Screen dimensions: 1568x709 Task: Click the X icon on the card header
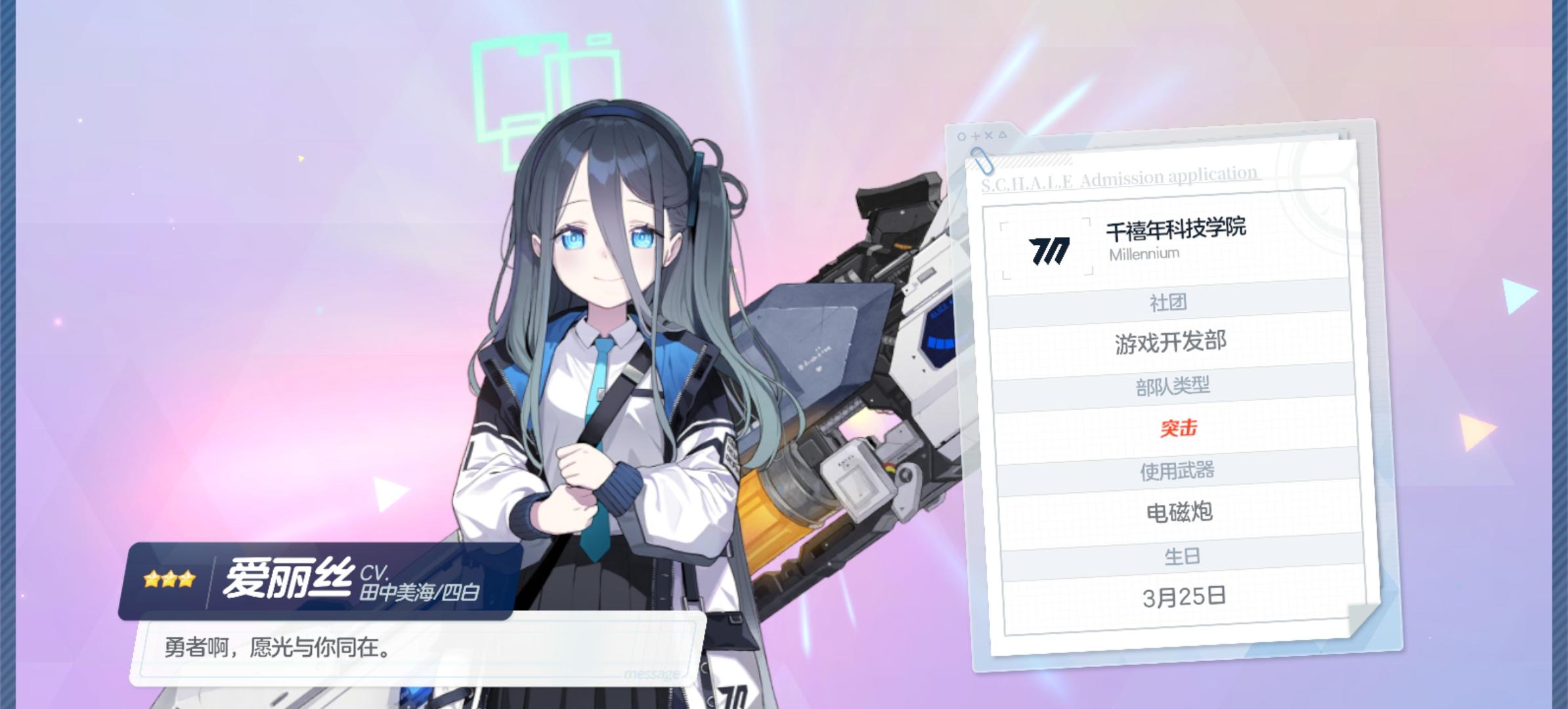click(x=988, y=136)
